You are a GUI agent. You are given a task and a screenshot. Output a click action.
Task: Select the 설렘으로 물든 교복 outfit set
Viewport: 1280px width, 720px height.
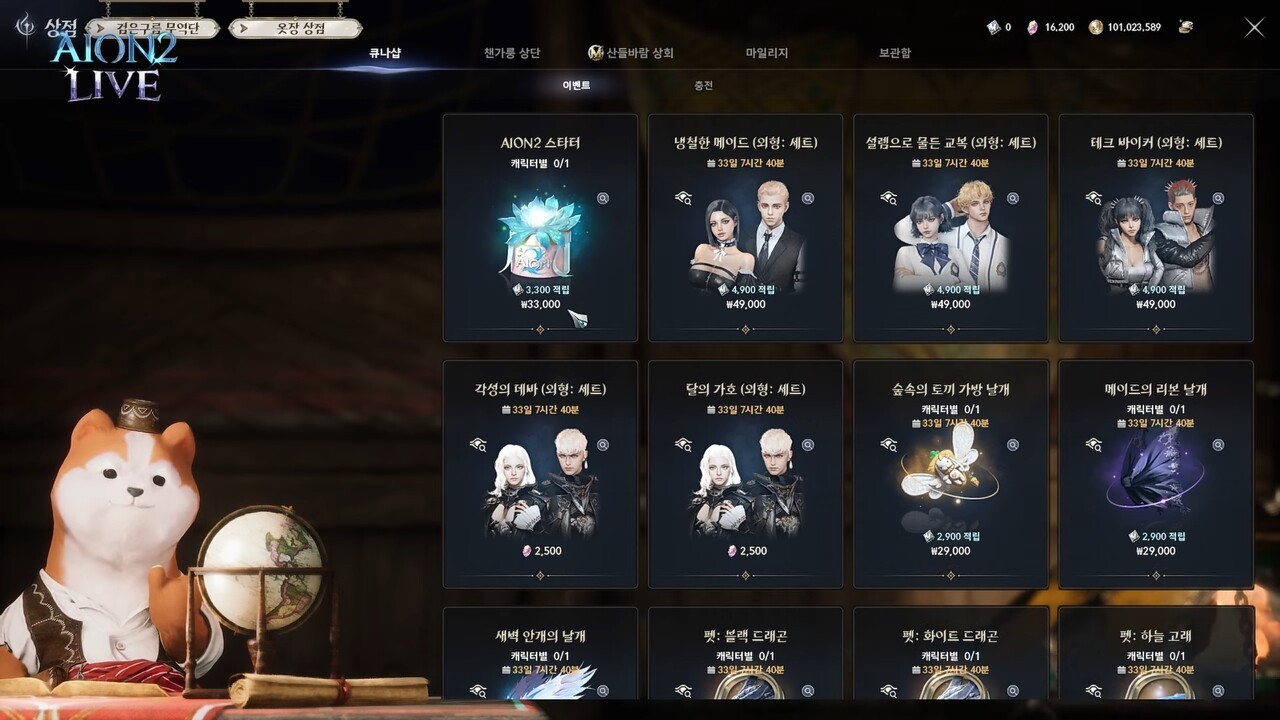point(951,228)
